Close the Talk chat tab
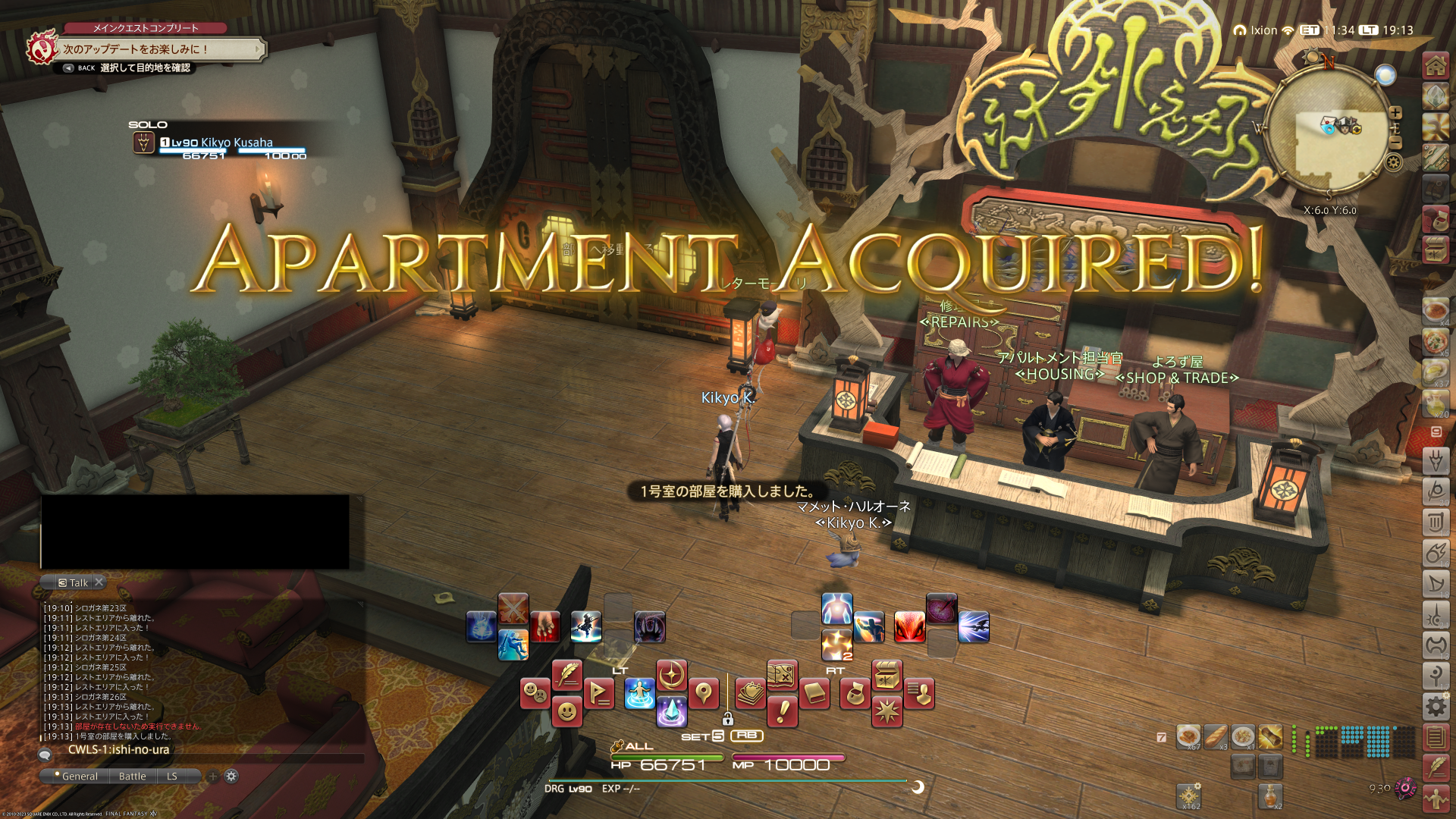 (99, 582)
